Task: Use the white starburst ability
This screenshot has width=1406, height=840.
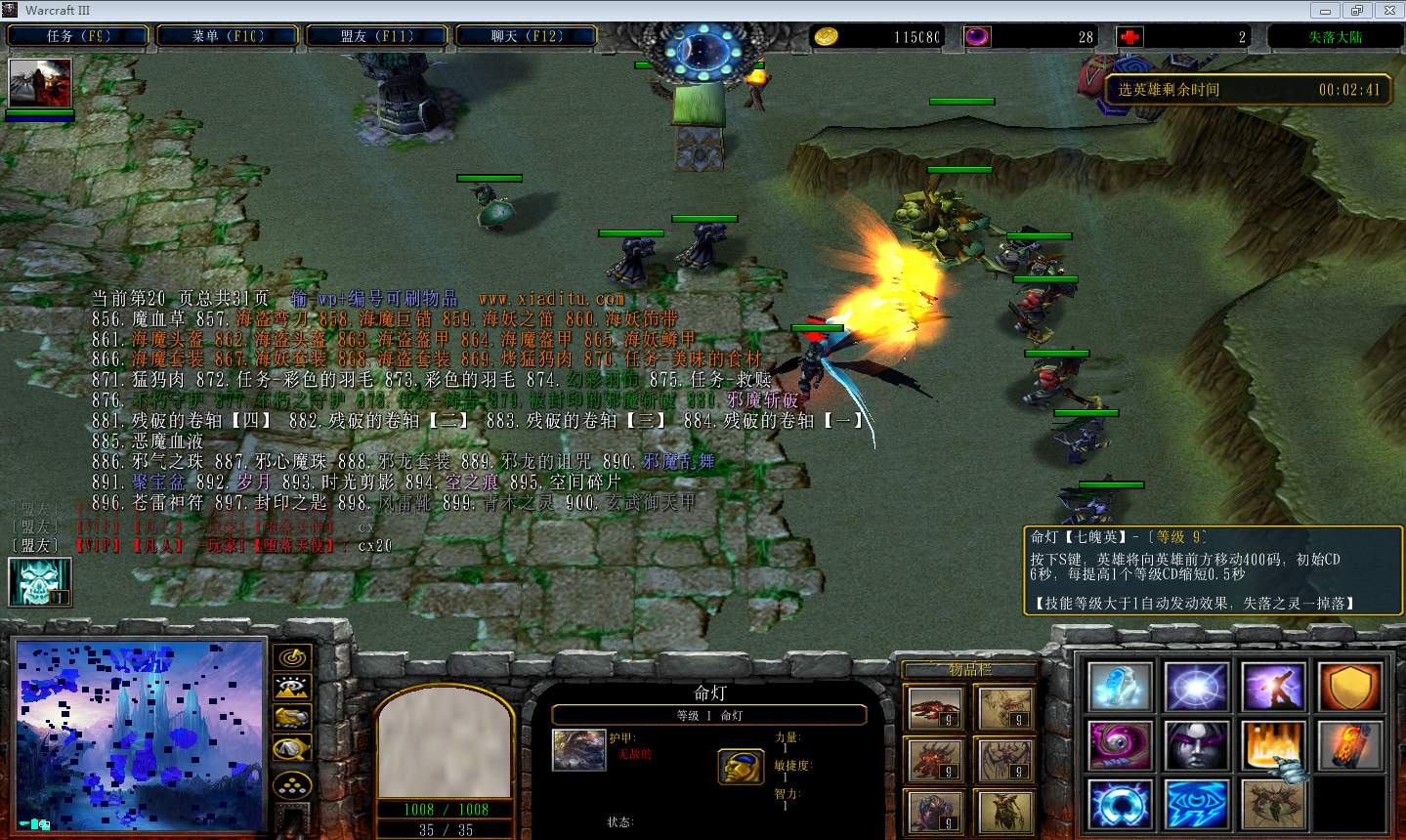Action: click(x=1197, y=687)
